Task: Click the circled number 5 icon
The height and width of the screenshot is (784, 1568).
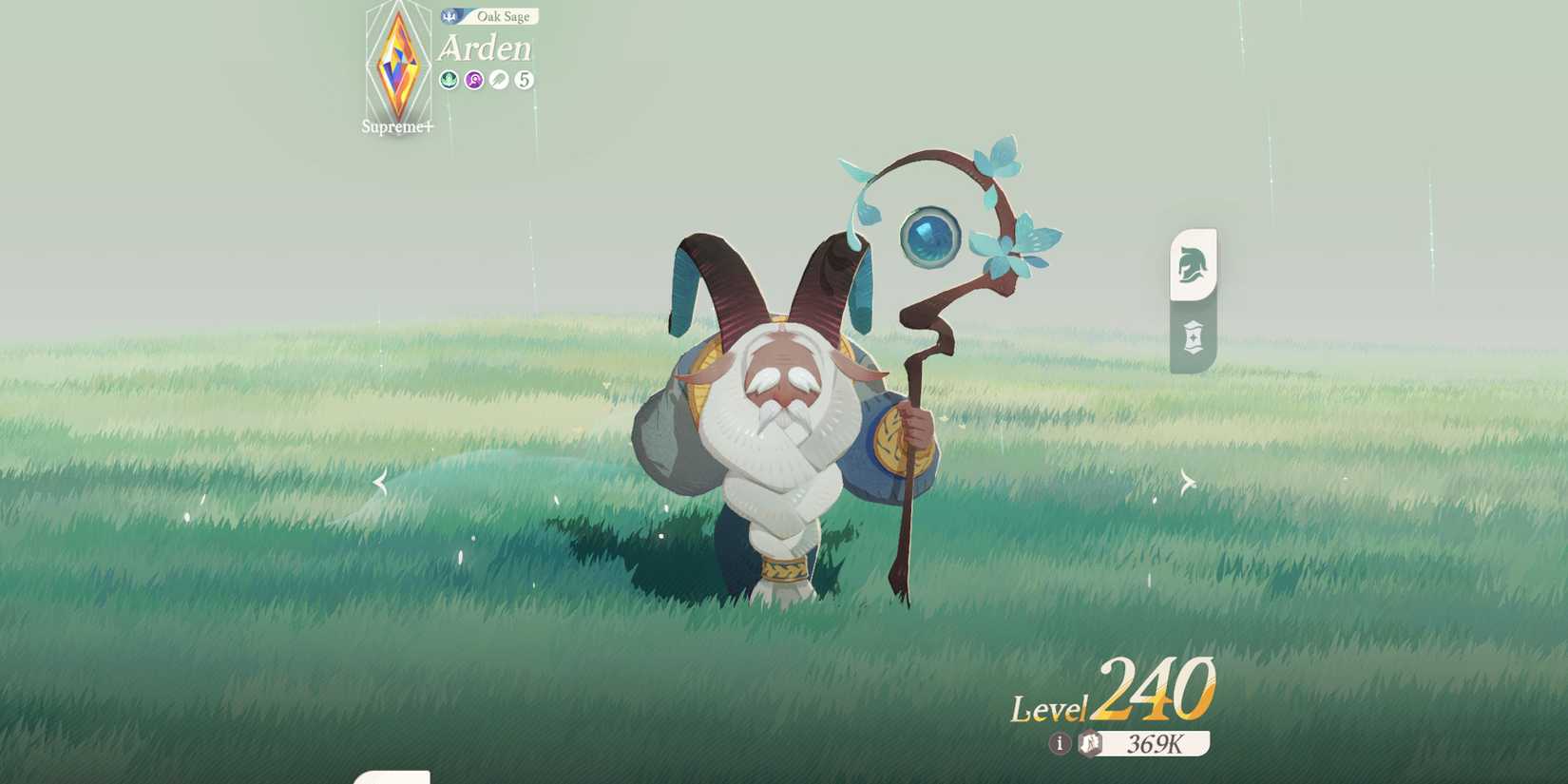Action: tap(523, 80)
